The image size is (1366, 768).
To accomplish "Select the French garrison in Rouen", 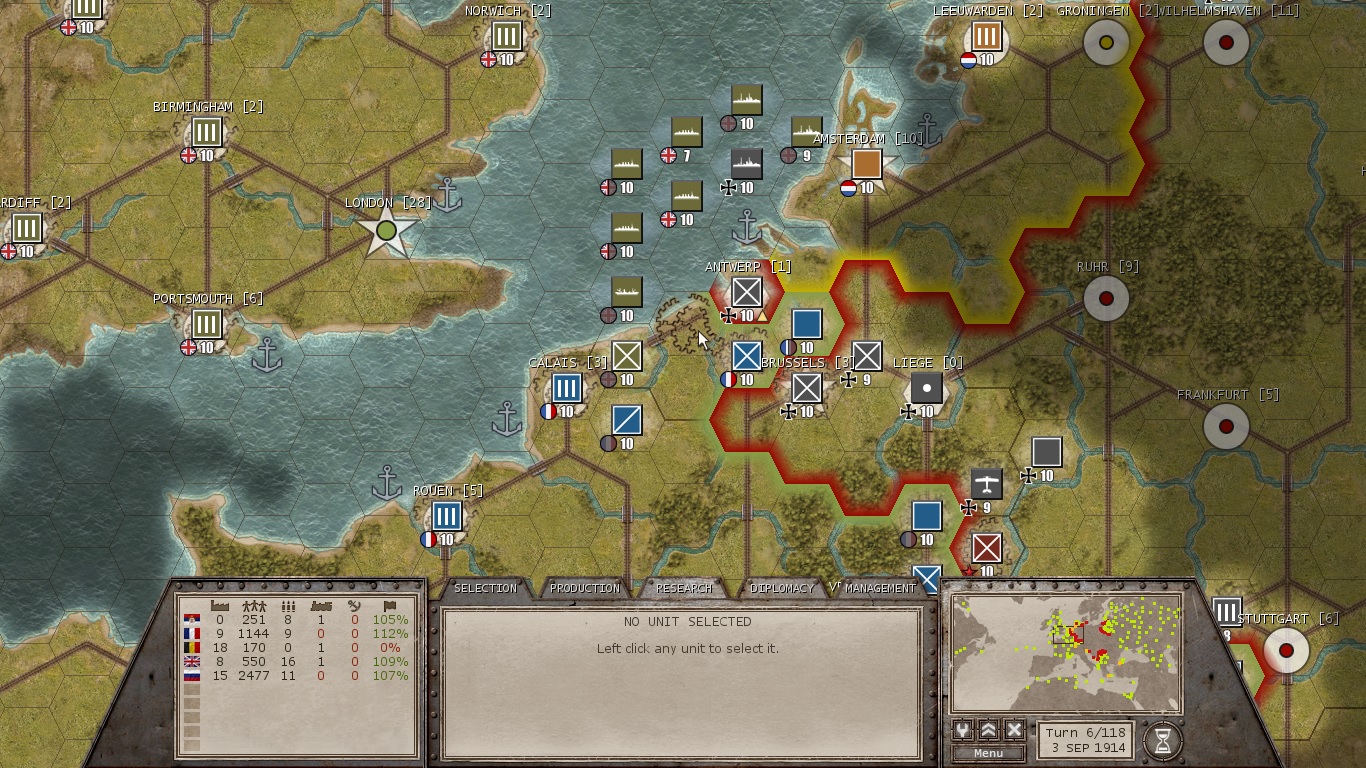I will coord(447,516).
